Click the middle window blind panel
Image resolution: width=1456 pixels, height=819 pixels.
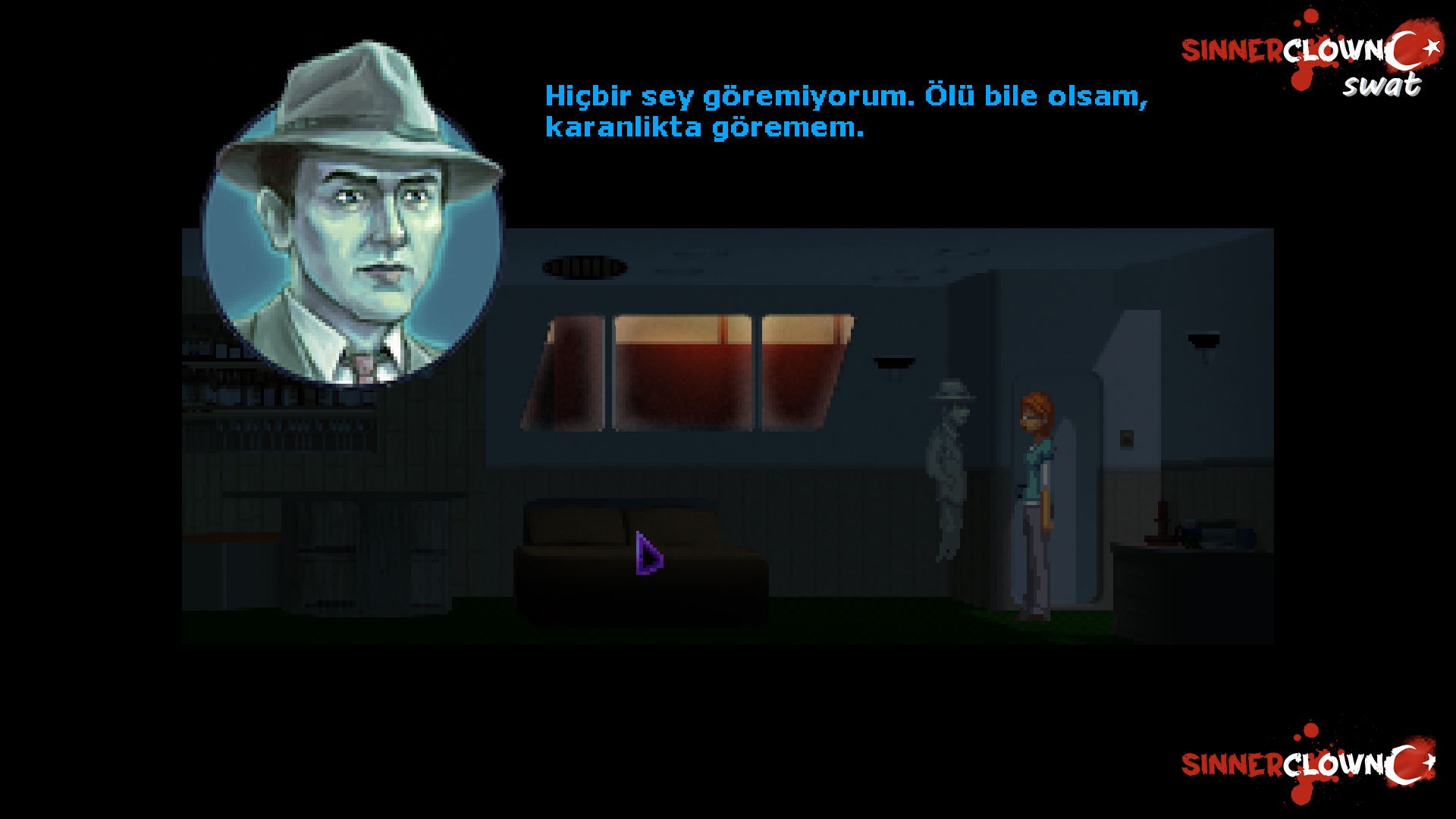point(682,364)
